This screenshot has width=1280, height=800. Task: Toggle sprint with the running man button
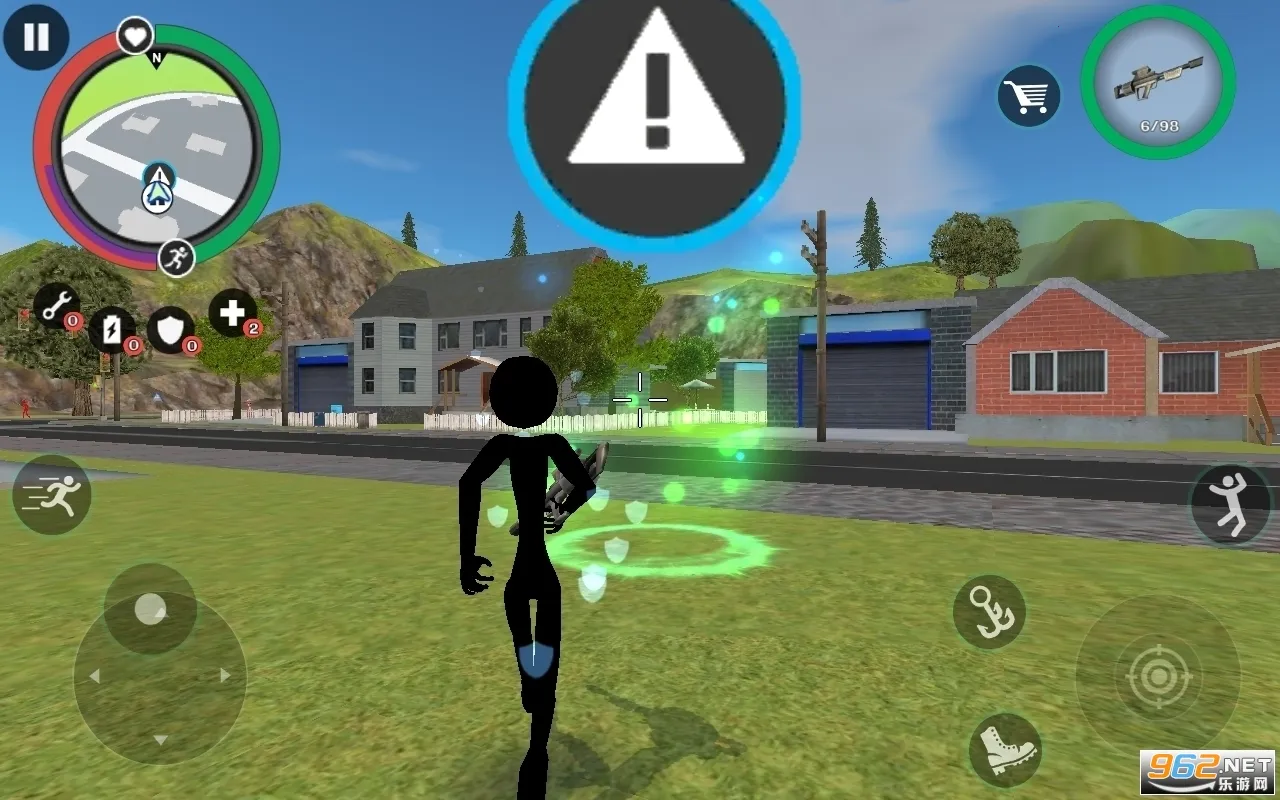click(52, 494)
